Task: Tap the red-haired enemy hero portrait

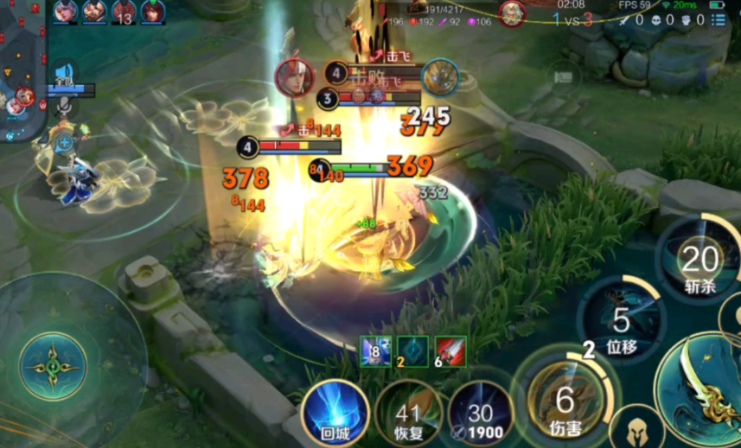Action: click(295, 77)
